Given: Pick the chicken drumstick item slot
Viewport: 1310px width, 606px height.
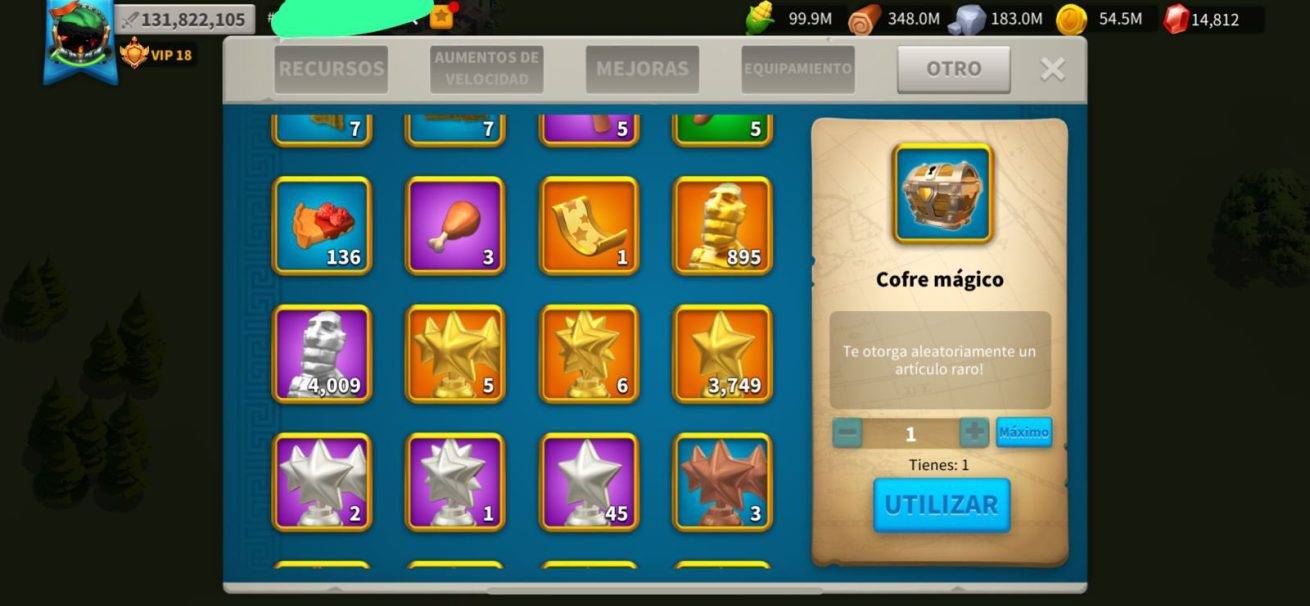Looking at the screenshot, I should point(455,225).
